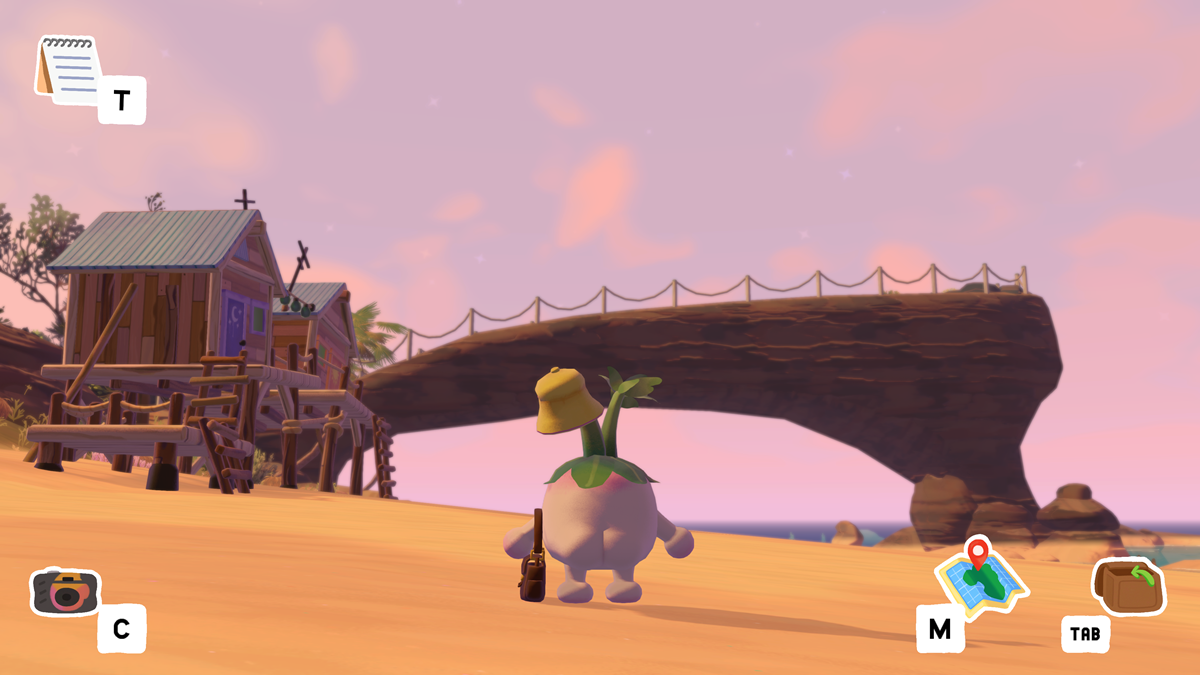1200x675 pixels.
Task: Open the brown backpack inventory icon
Action: [x=1130, y=587]
